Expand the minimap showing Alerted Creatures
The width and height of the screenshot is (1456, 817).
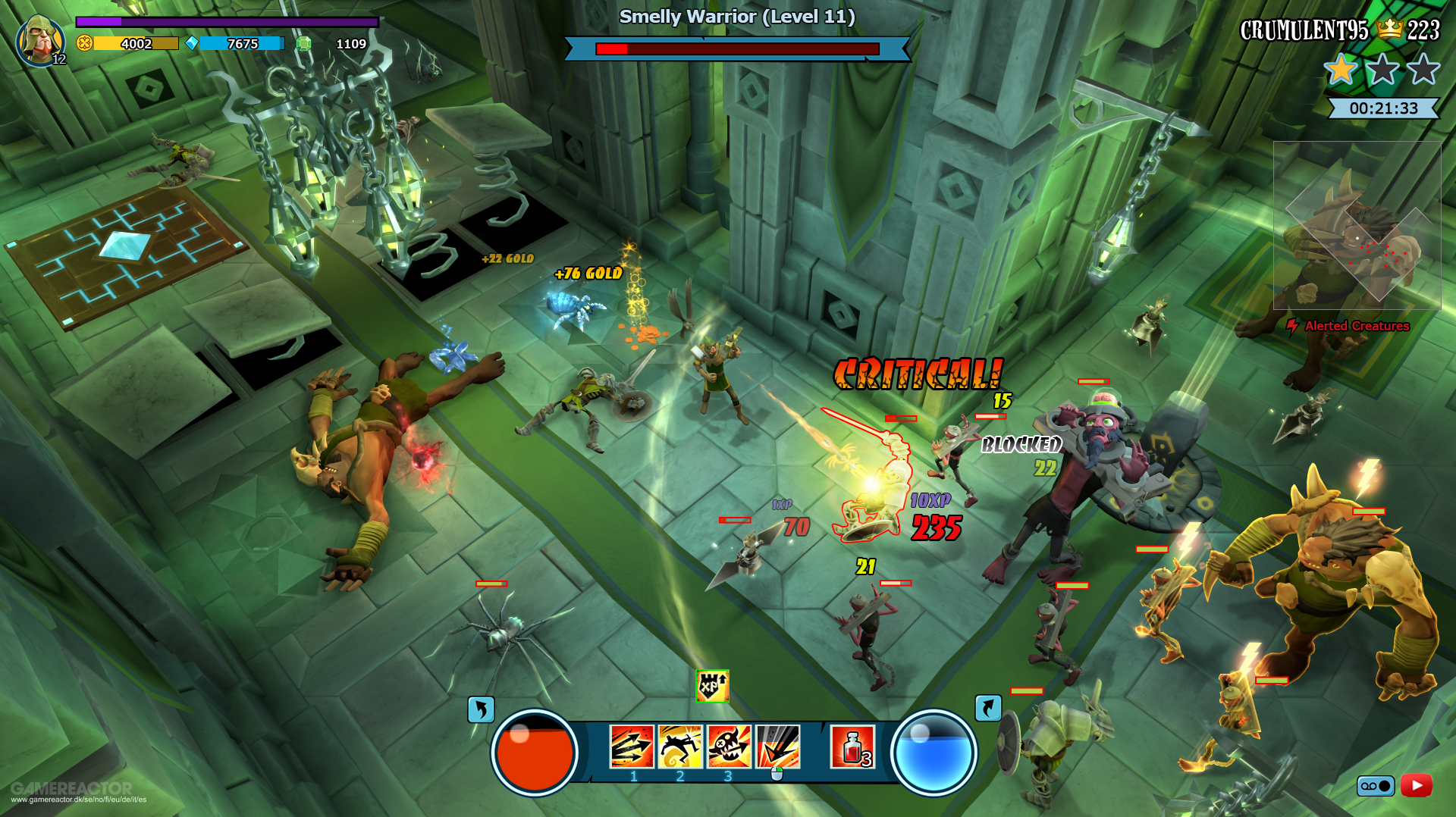[x=1357, y=227]
